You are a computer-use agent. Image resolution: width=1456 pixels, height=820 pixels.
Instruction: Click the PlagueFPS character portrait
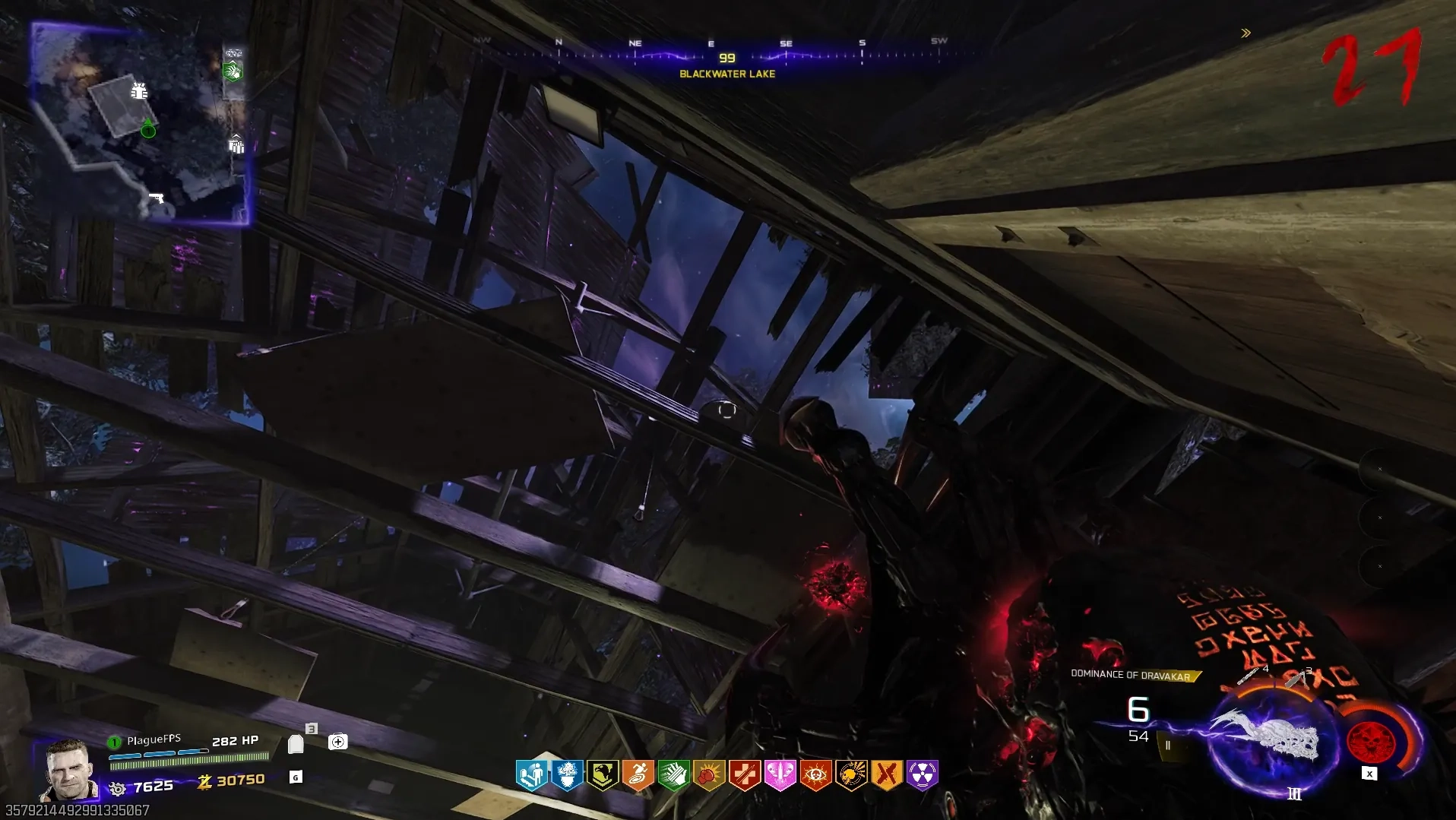tap(68, 769)
